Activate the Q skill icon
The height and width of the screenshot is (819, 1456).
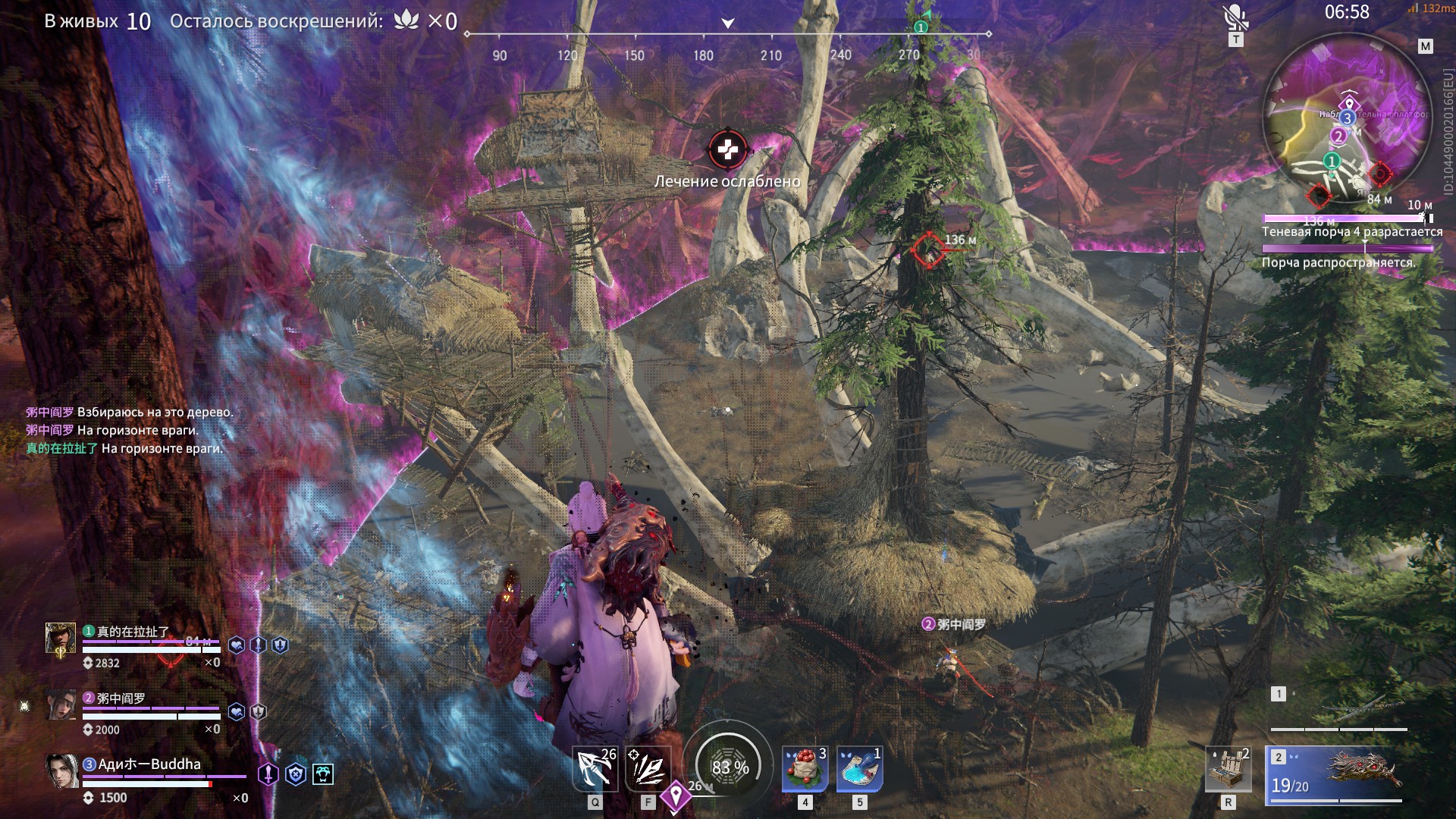click(x=595, y=769)
